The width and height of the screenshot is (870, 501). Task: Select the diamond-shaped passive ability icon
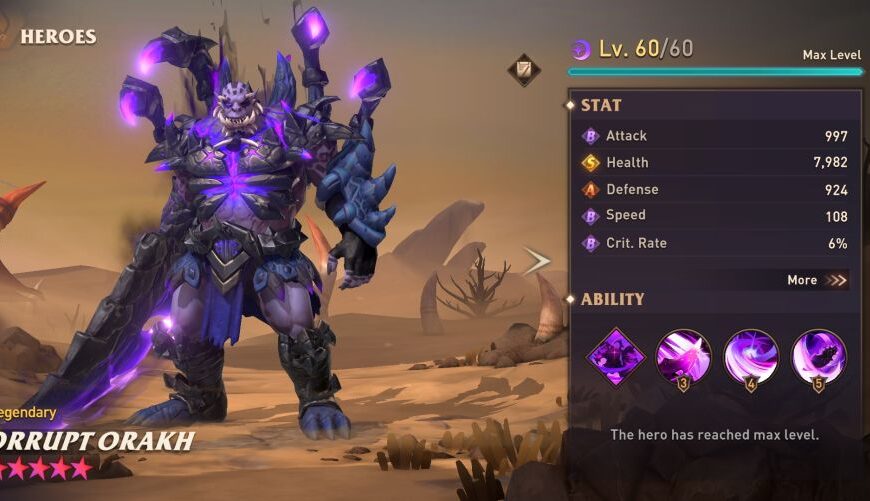[x=616, y=357]
